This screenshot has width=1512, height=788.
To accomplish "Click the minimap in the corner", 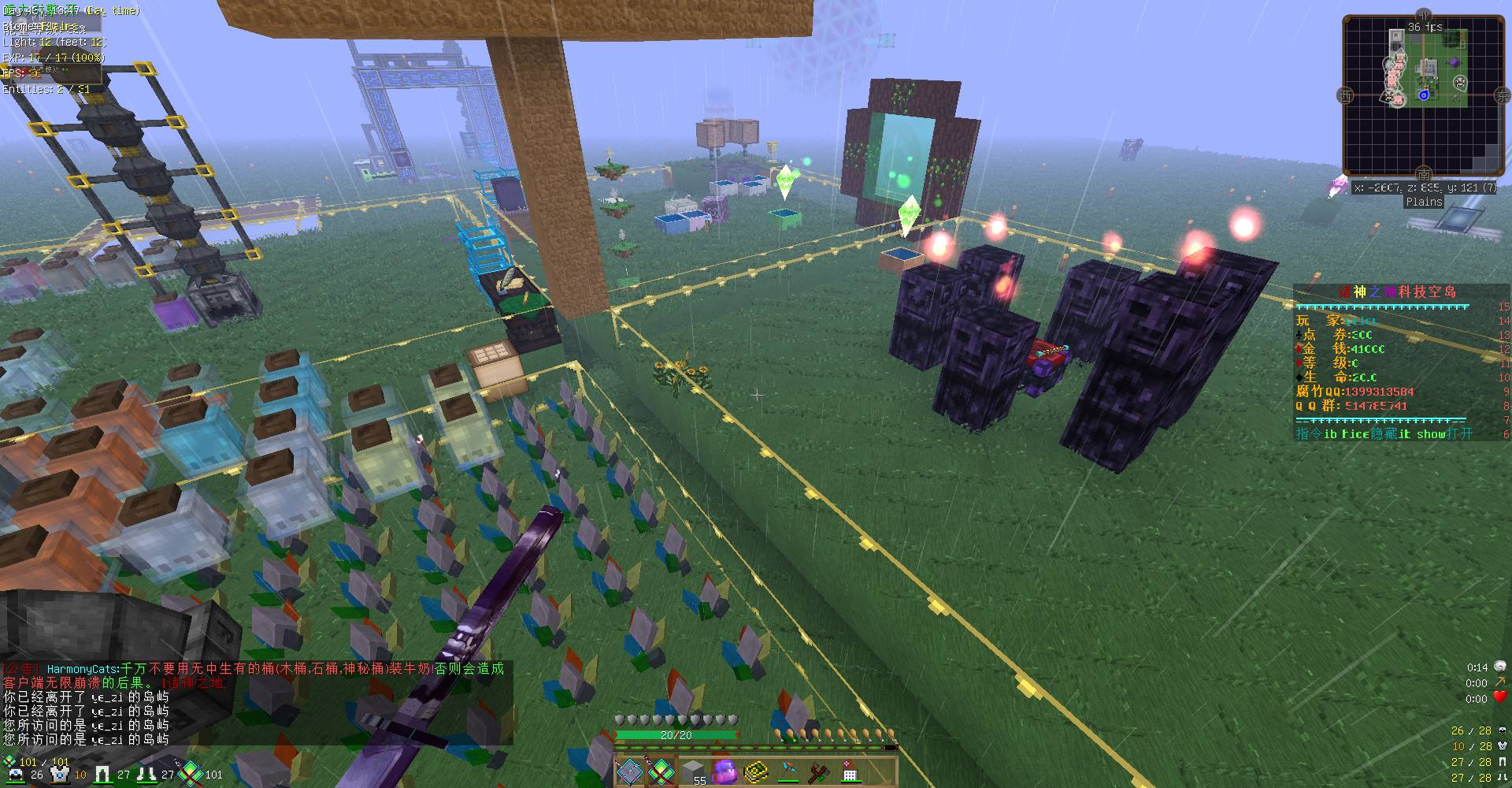I will click(x=1422, y=95).
